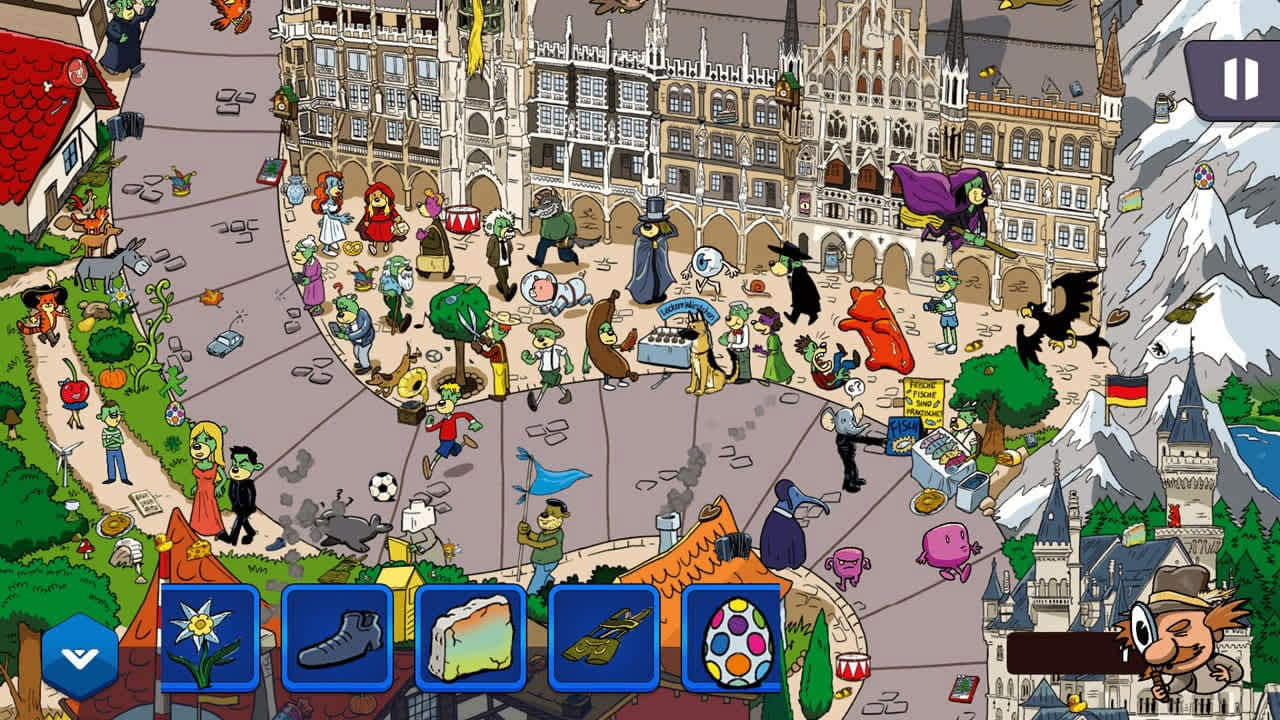Viewport: 1280px width, 720px height.
Task: Choose the polka dot Easter egg slot
Action: coord(736,638)
